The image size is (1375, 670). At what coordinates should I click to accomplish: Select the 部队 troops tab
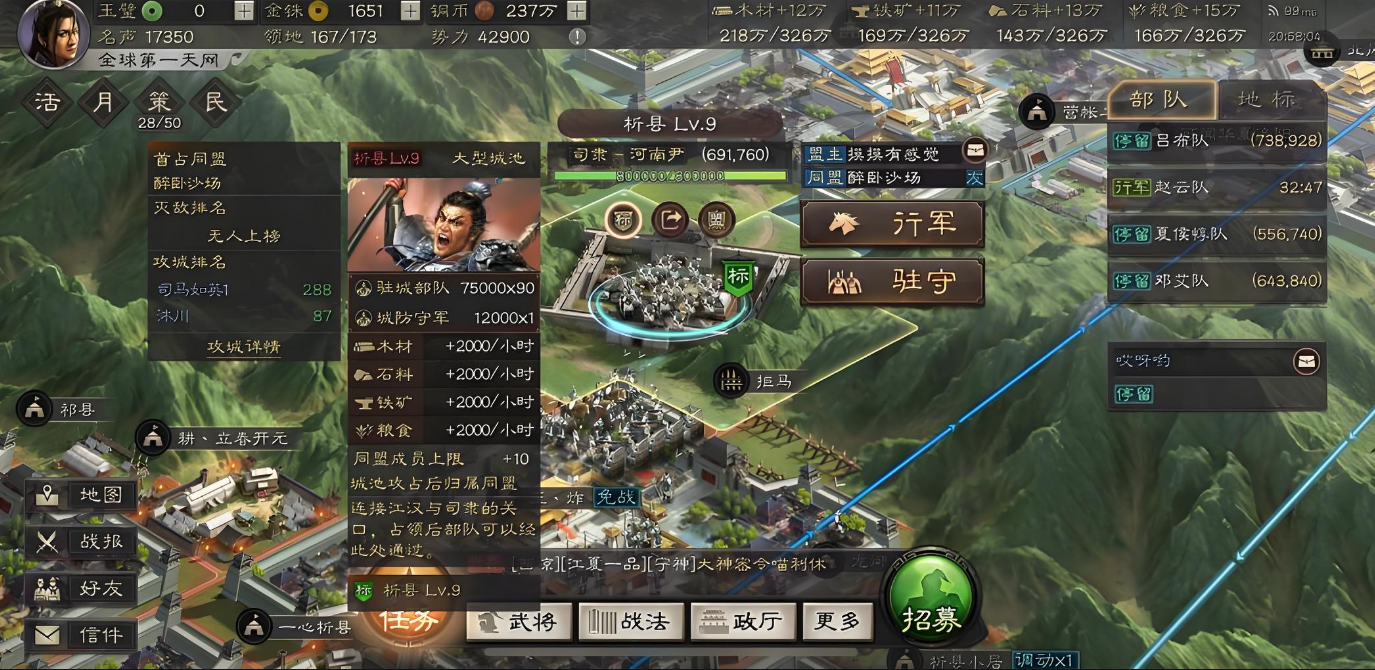tap(1160, 99)
